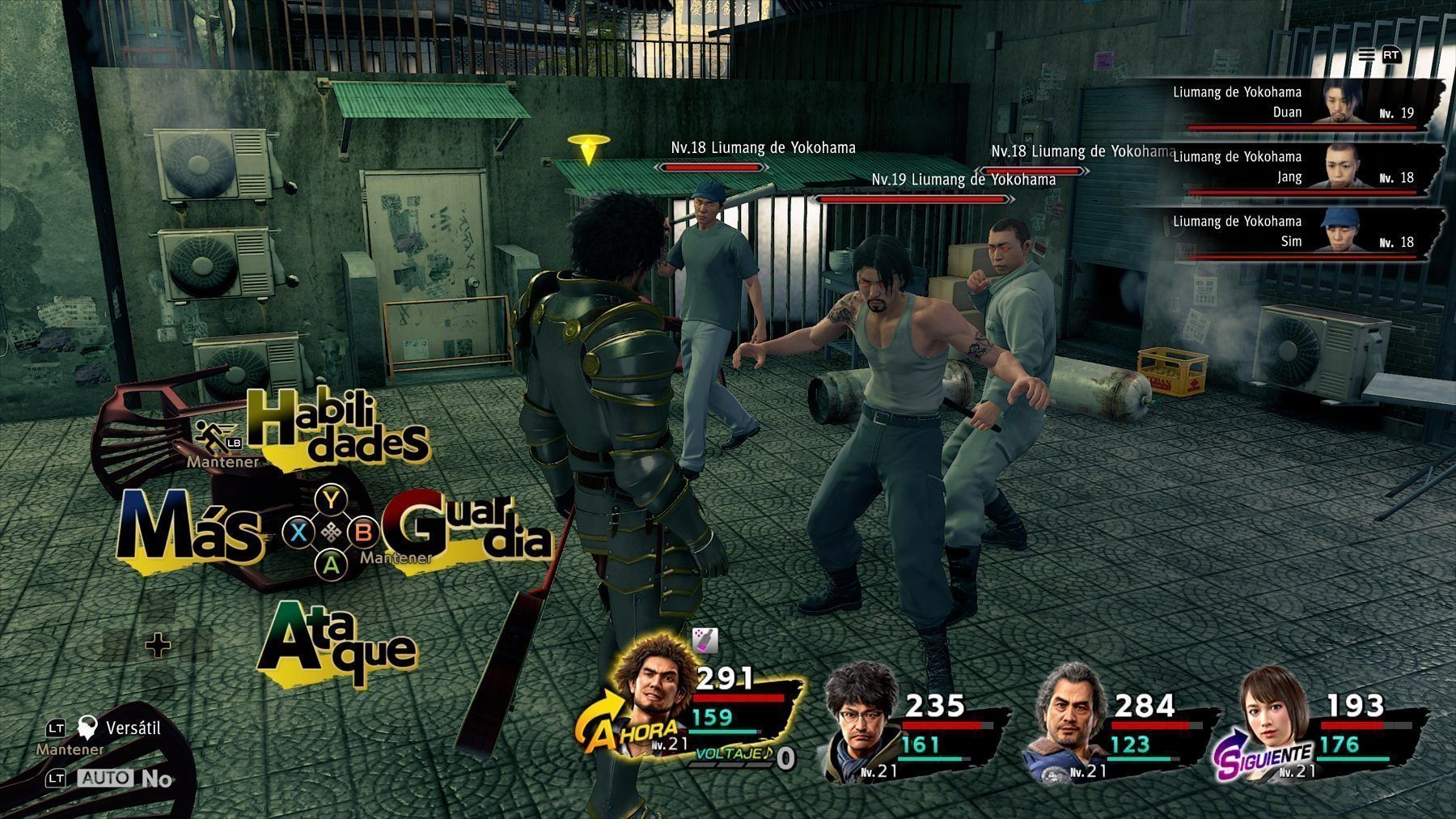Toggle the AUTO battle setting

[x=106, y=779]
